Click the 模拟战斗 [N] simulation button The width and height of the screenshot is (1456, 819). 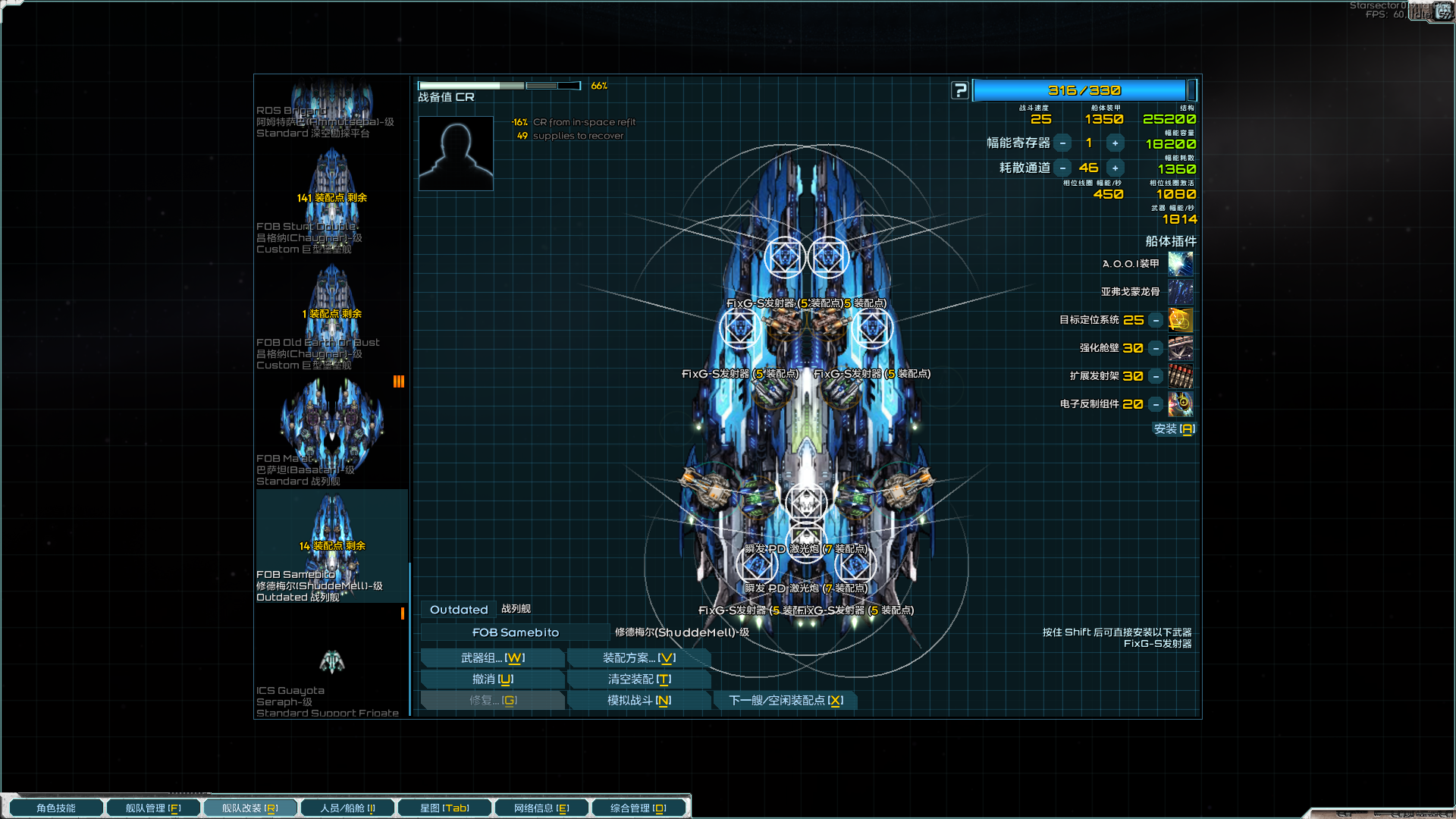[x=639, y=700]
